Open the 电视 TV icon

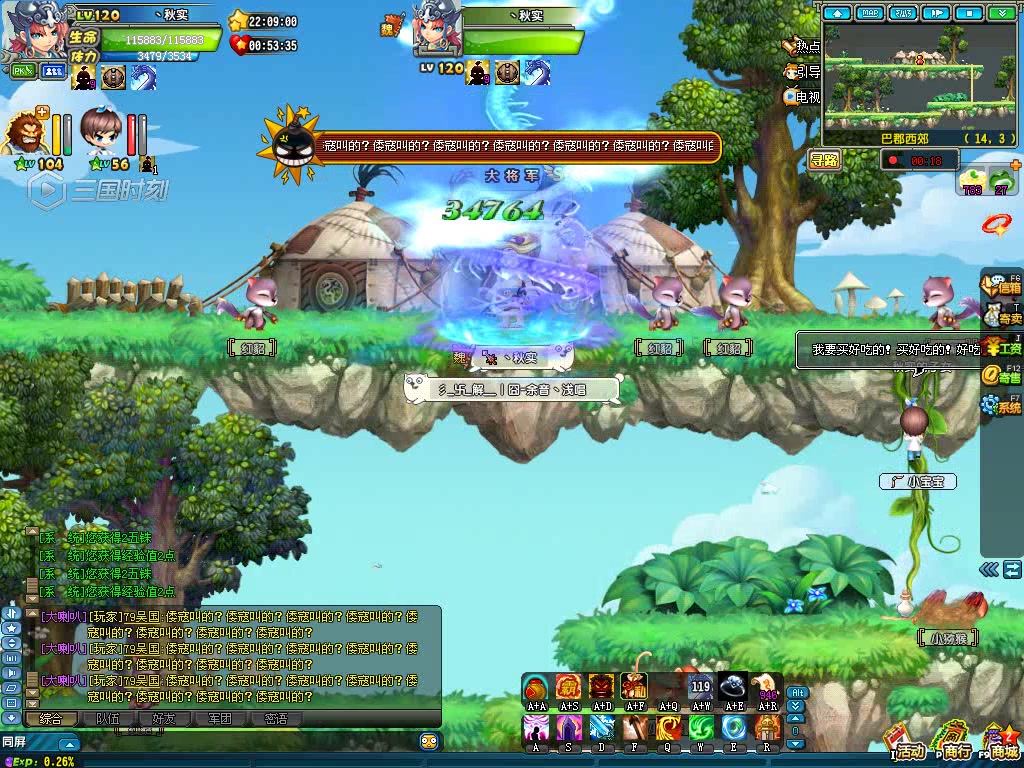point(801,97)
